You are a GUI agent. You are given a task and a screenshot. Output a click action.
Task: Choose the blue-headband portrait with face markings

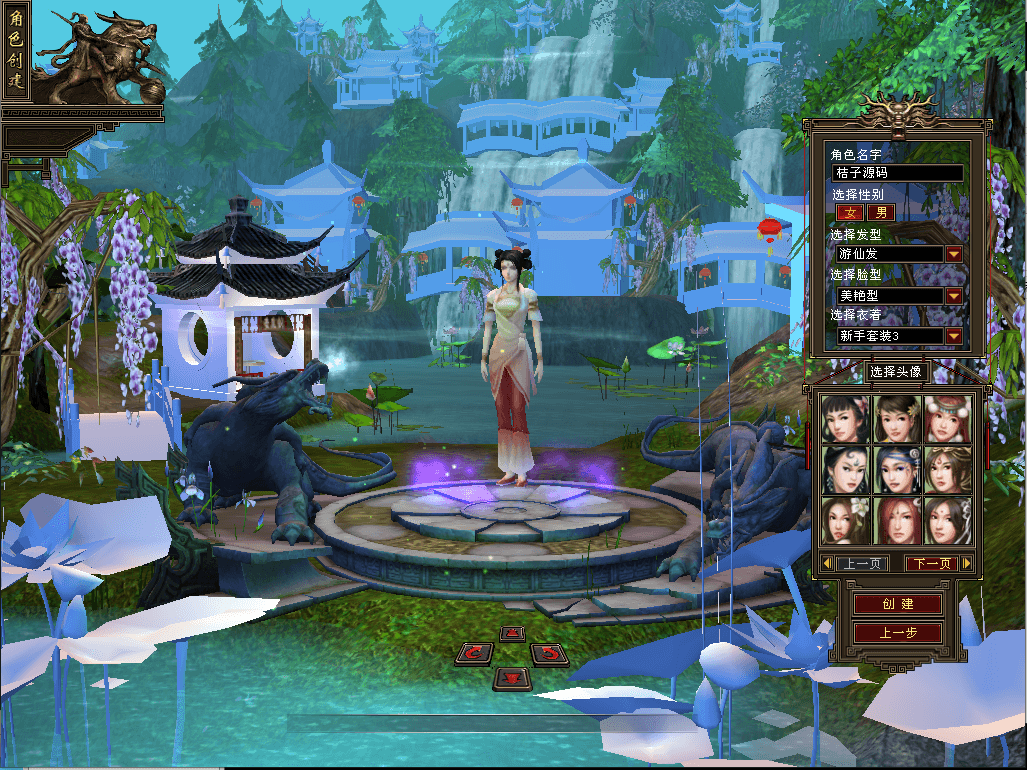(x=897, y=469)
